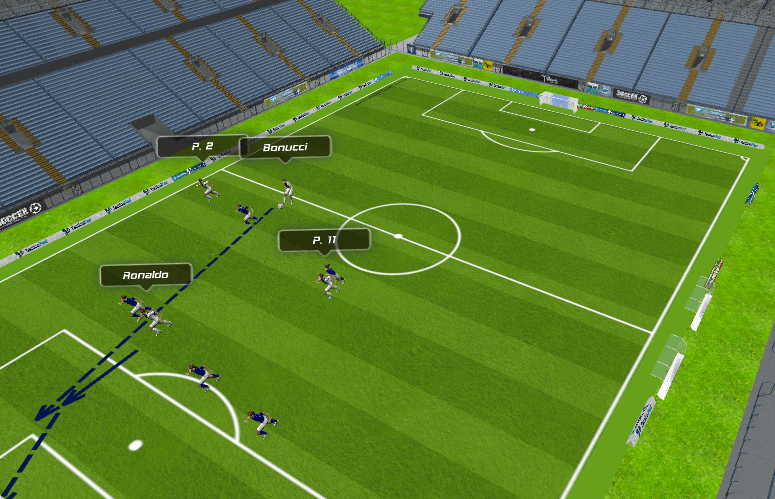The image size is (775, 499).
Task: Click the Ronaldo name tag
Action: coord(145,275)
